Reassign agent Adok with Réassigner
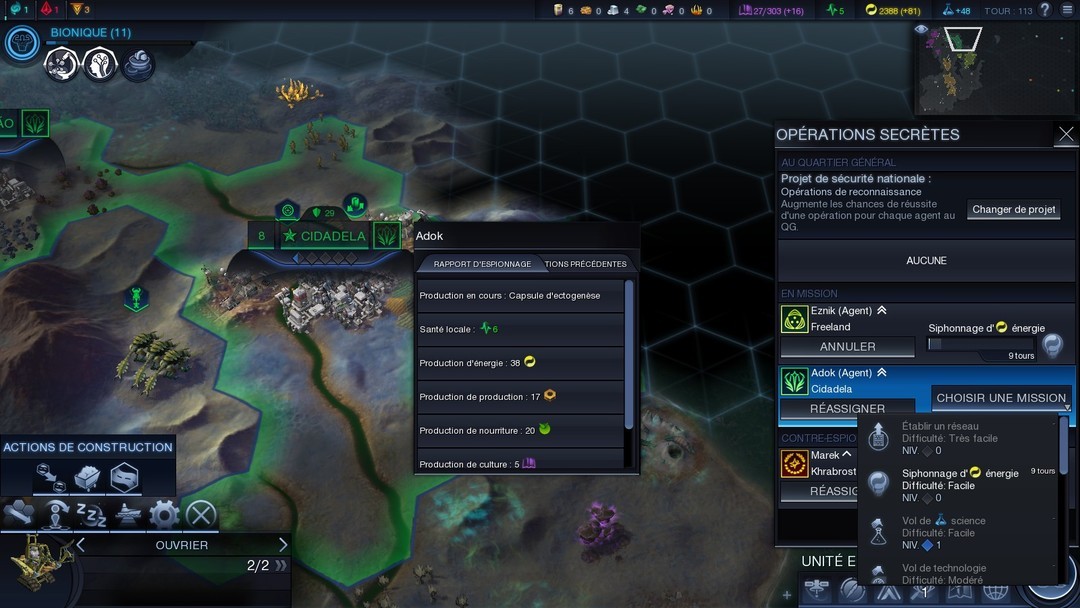This screenshot has width=1080, height=608. [847, 408]
